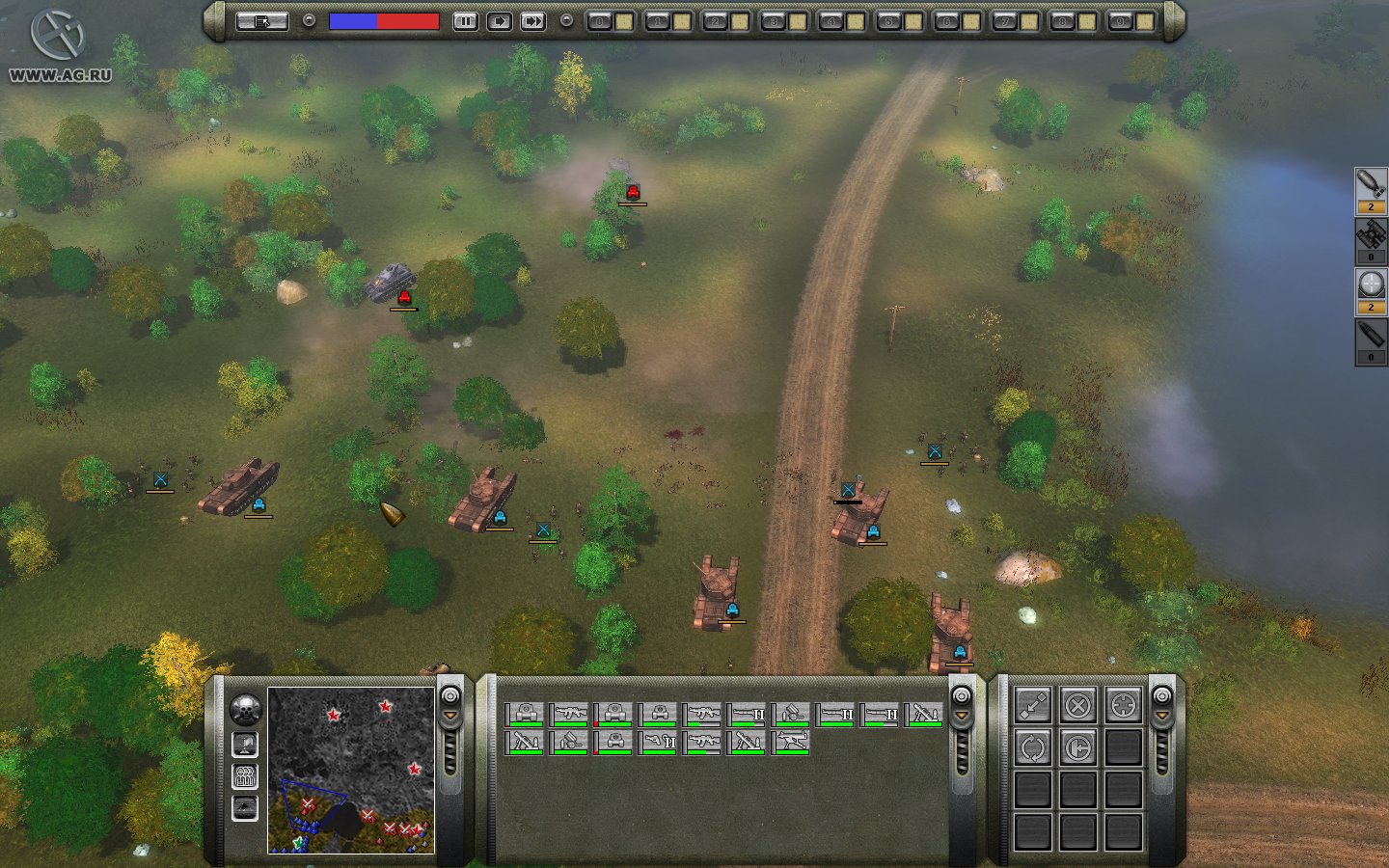Toggle the infantry group button beside minimap

click(x=245, y=776)
